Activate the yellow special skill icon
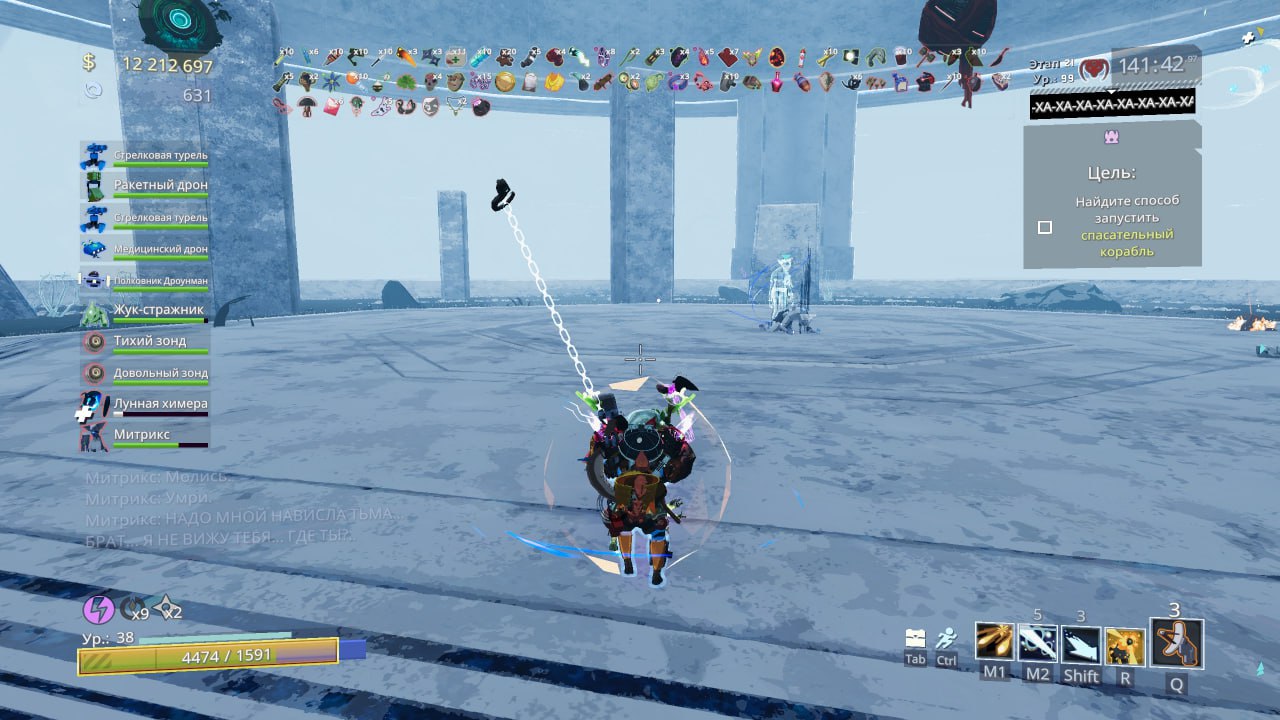The height and width of the screenshot is (720, 1280). tap(1125, 645)
